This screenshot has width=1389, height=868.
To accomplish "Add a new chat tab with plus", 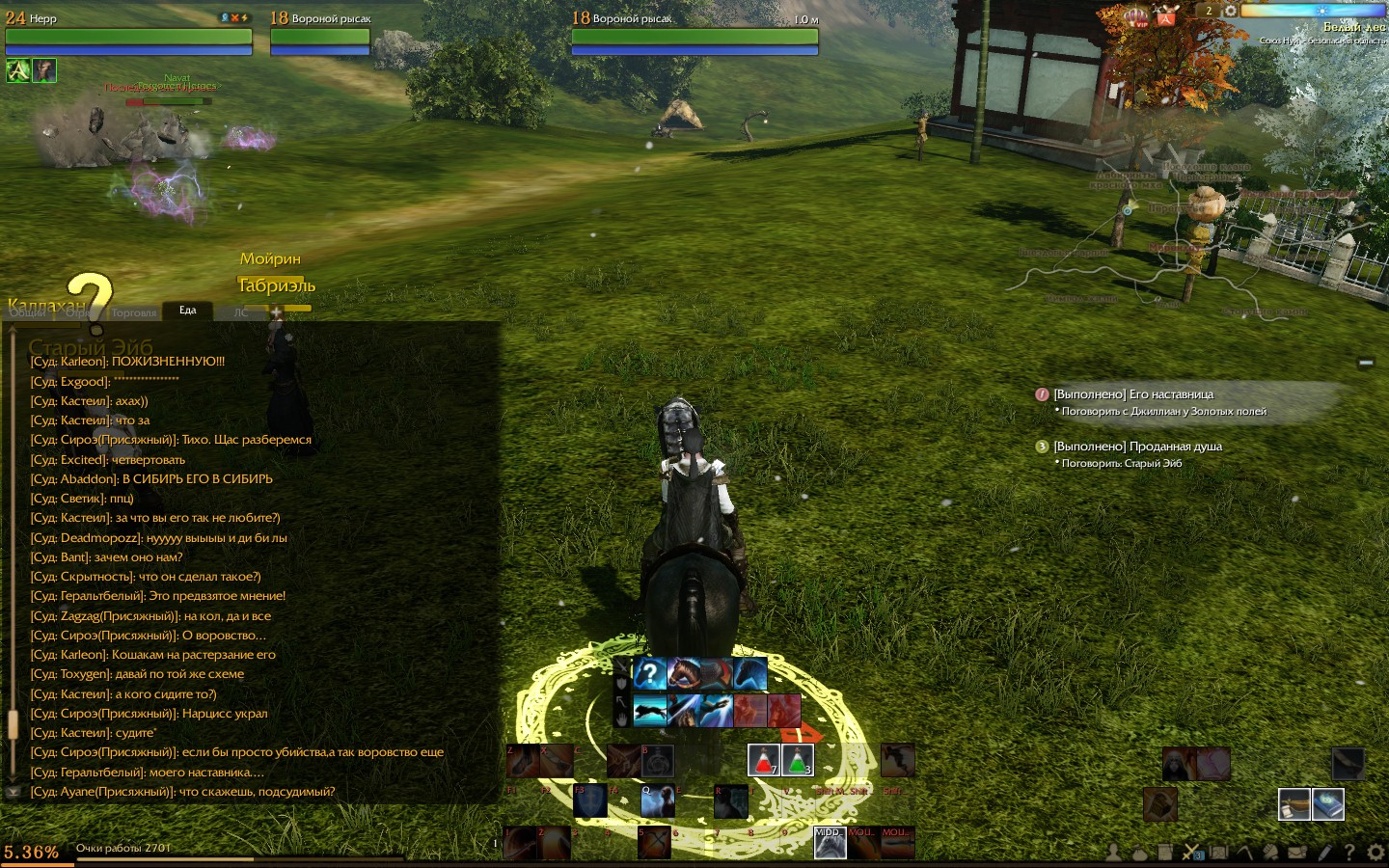I will point(276,312).
